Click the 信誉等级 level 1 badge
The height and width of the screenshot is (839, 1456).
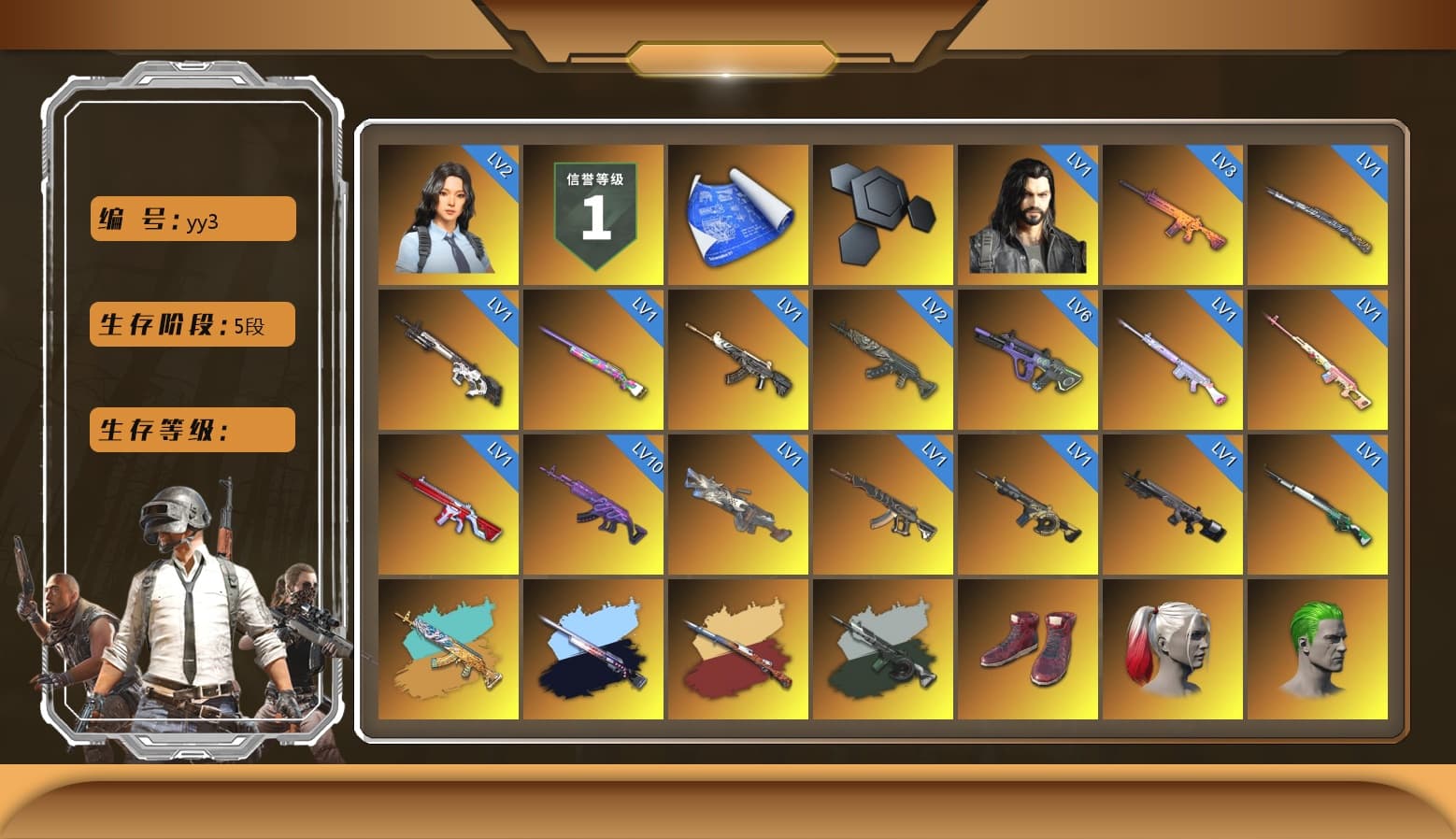(593, 215)
